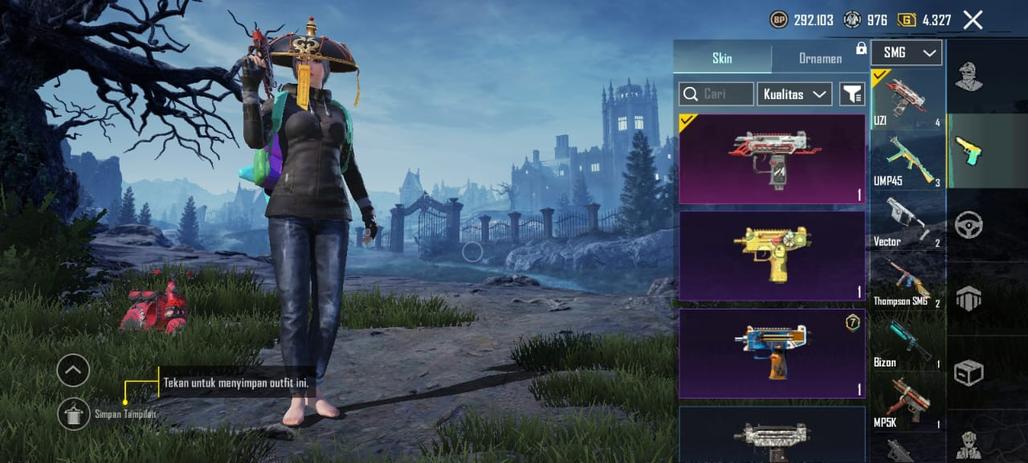This screenshot has height=463, width=1028.
Task: Select UZI in the weapon list
Action: click(x=907, y=100)
